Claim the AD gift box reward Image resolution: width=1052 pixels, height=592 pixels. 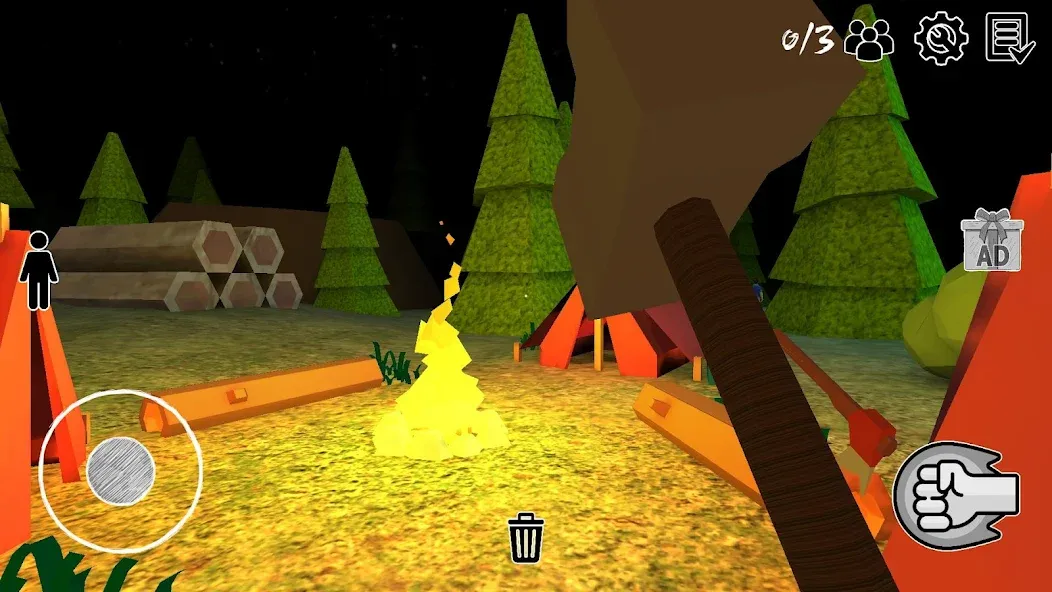(991, 241)
